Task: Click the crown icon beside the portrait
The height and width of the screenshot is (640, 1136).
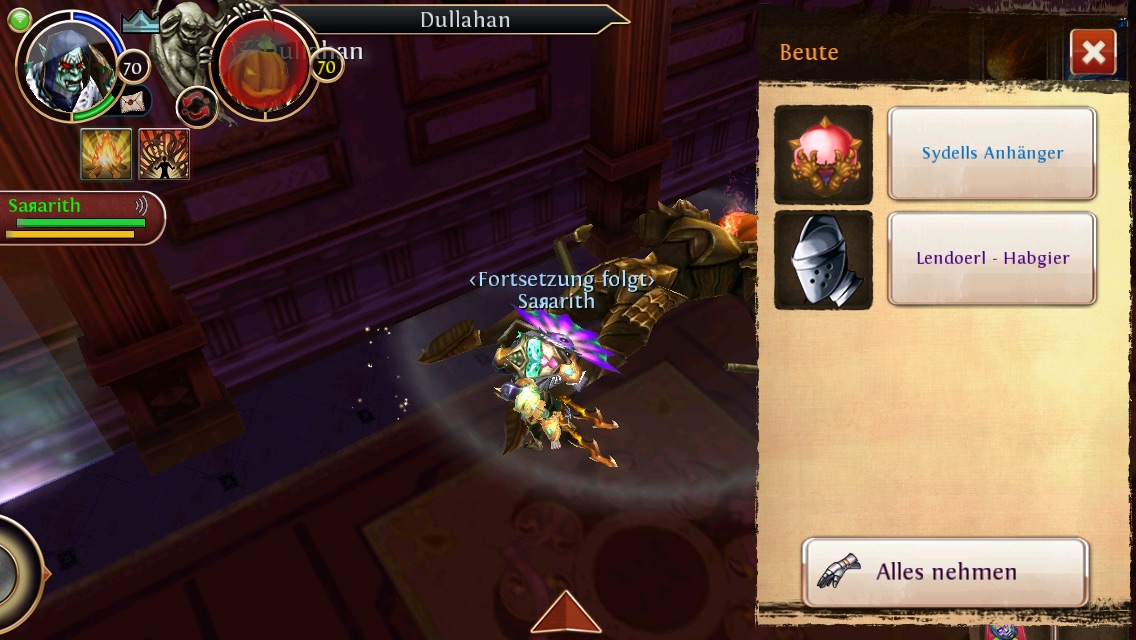Action: (x=141, y=23)
